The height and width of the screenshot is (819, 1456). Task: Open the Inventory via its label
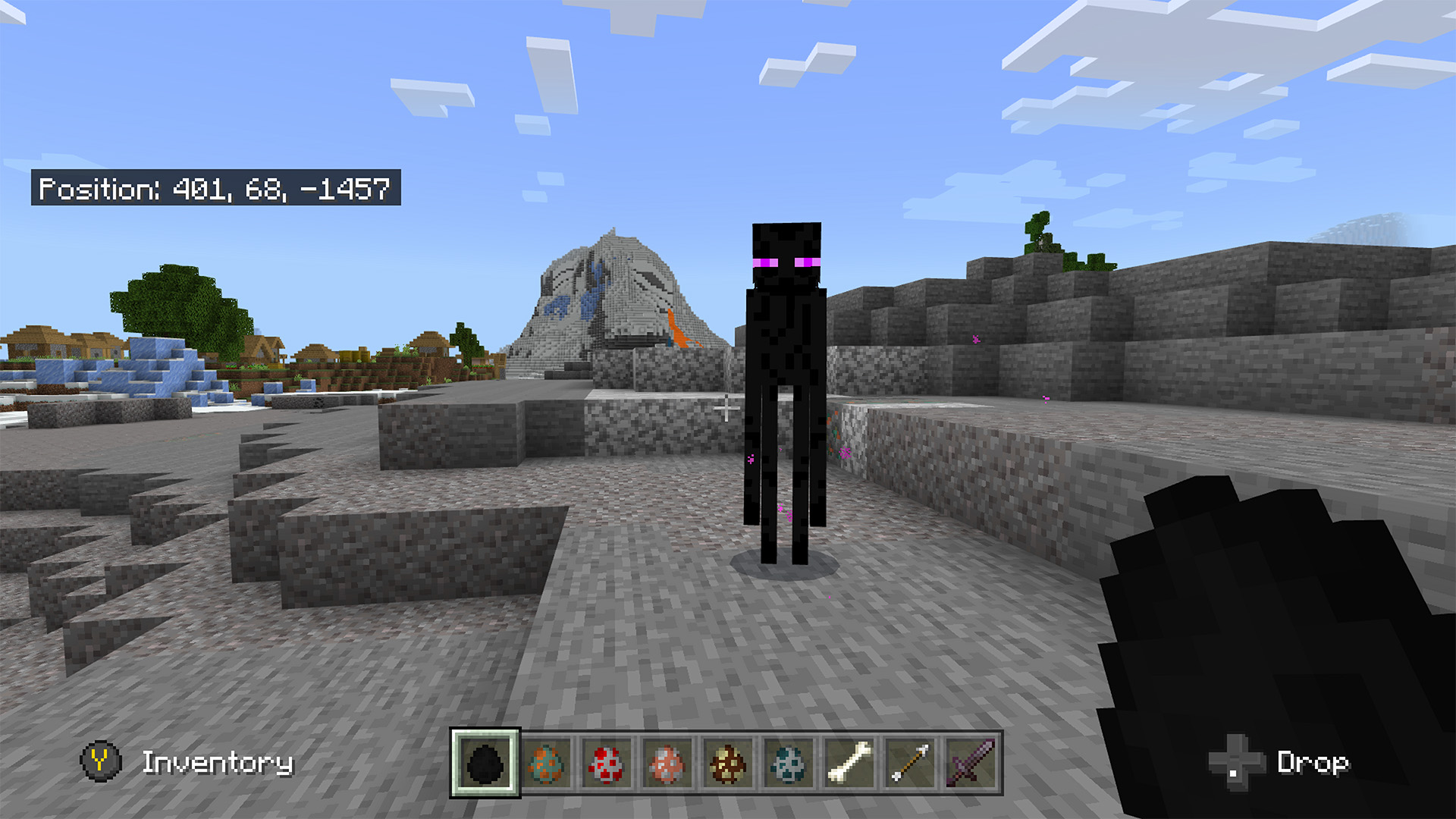pyautogui.click(x=218, y=764)
